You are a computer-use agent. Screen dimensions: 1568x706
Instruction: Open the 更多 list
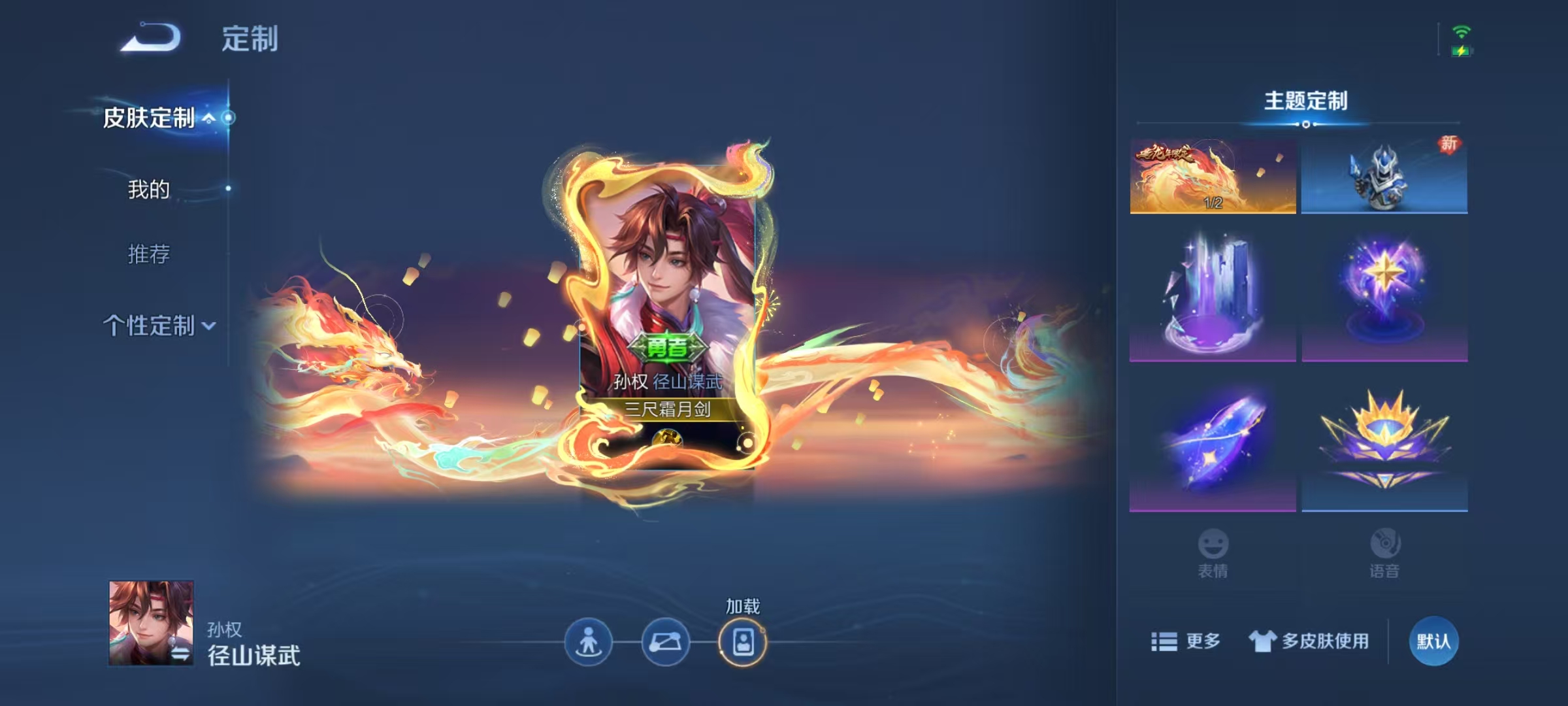[x=1186, y=641]
